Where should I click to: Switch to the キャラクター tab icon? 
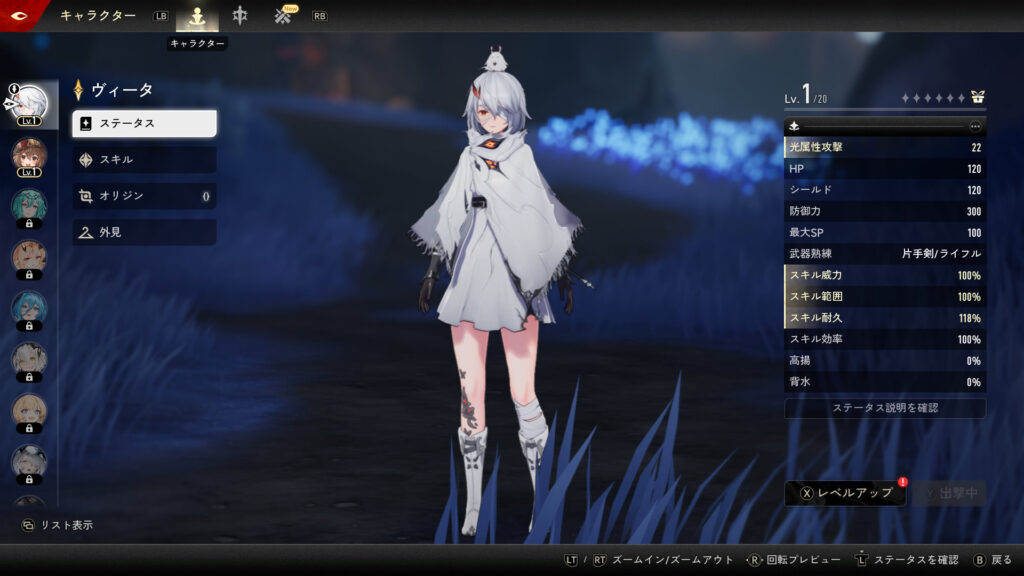point(197,17)
